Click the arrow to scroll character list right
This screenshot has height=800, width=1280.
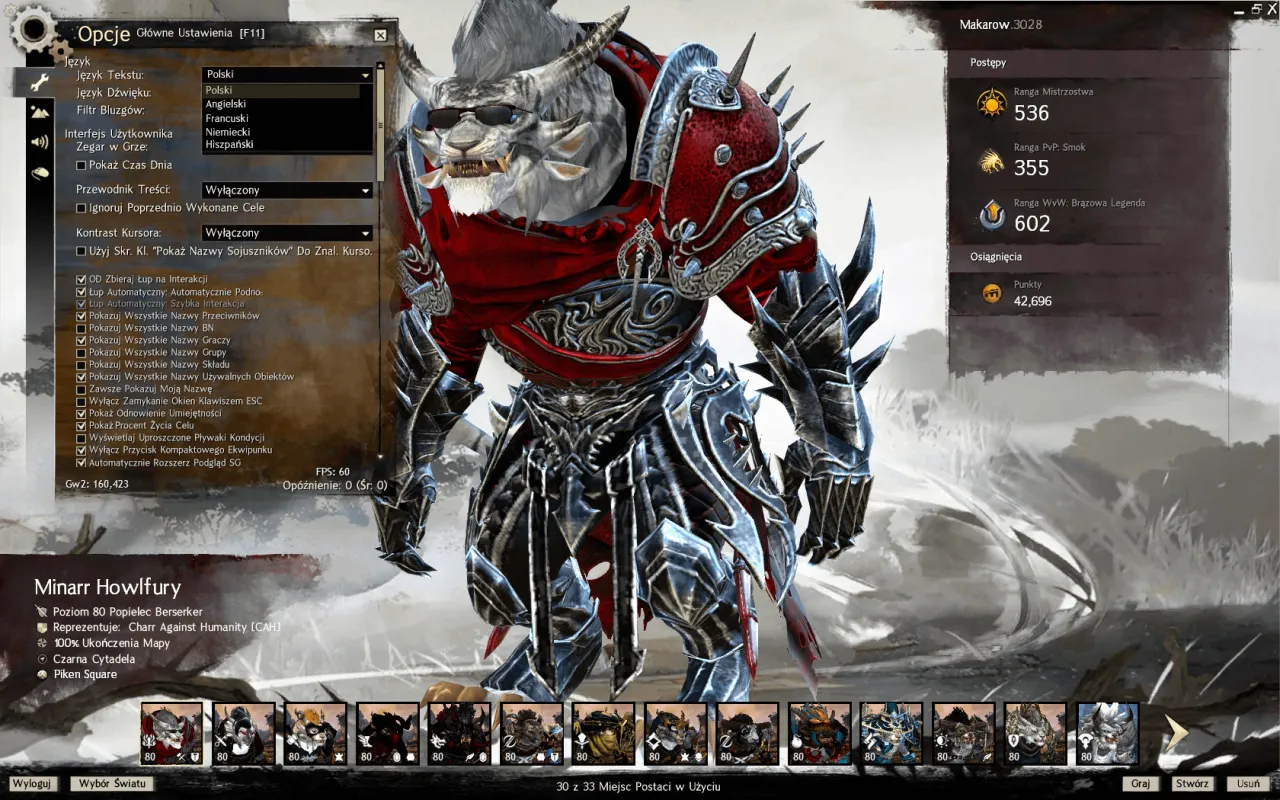pos(1176,732)
